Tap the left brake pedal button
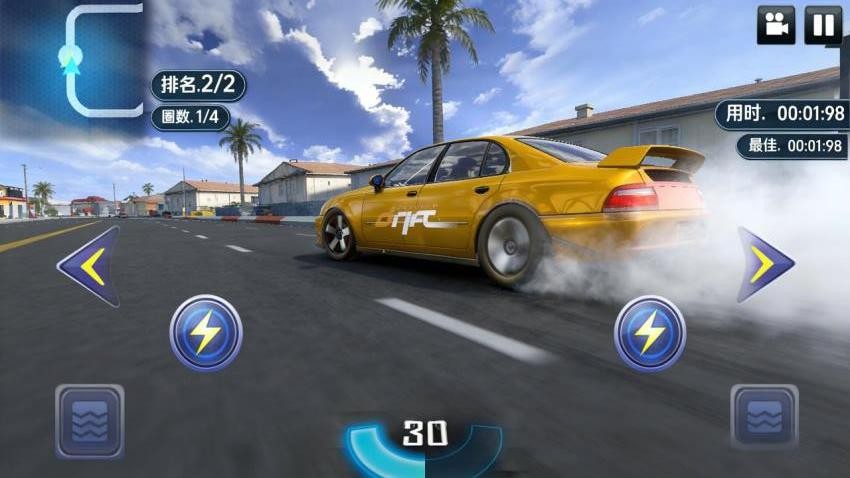 coord(90,421)
